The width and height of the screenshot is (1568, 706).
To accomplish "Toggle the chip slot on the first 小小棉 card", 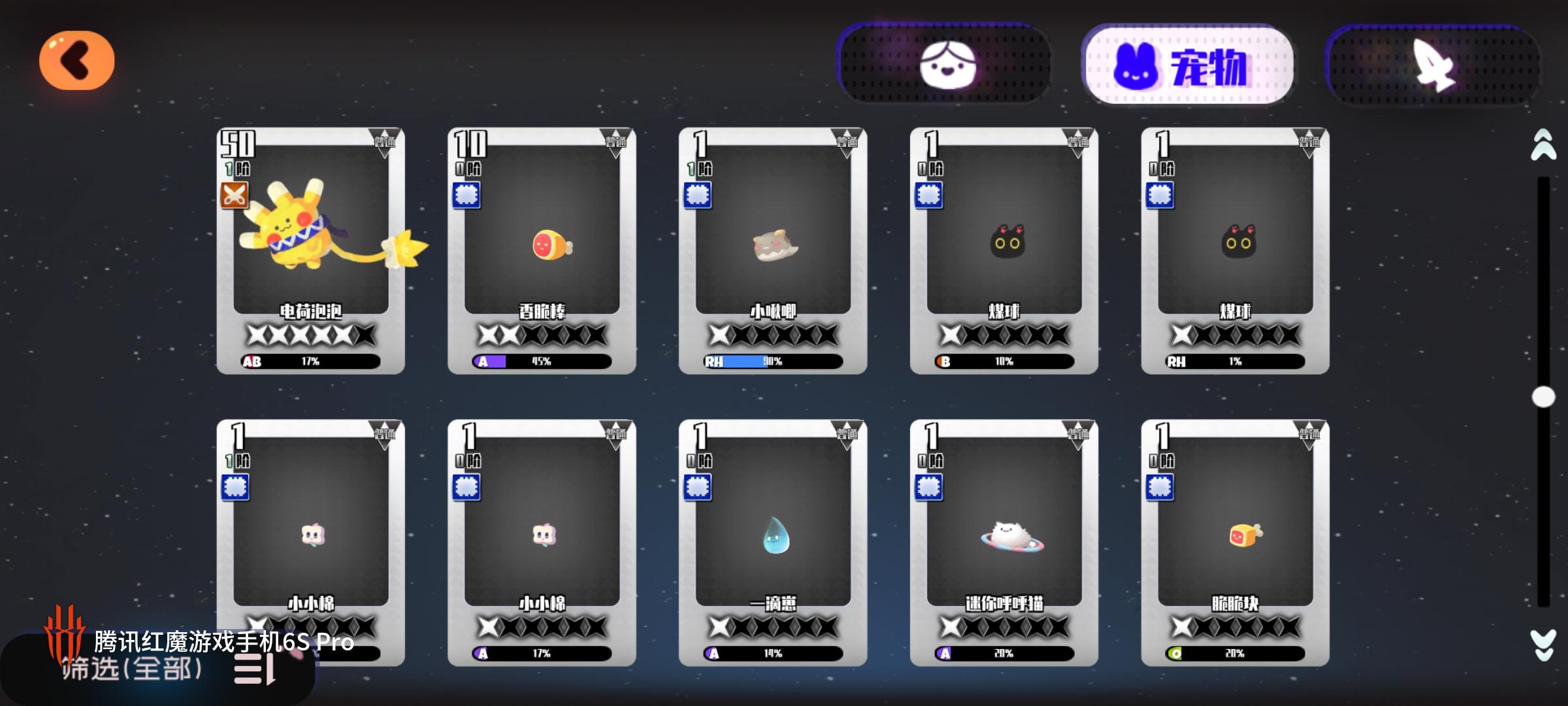I will pos(237,488).
